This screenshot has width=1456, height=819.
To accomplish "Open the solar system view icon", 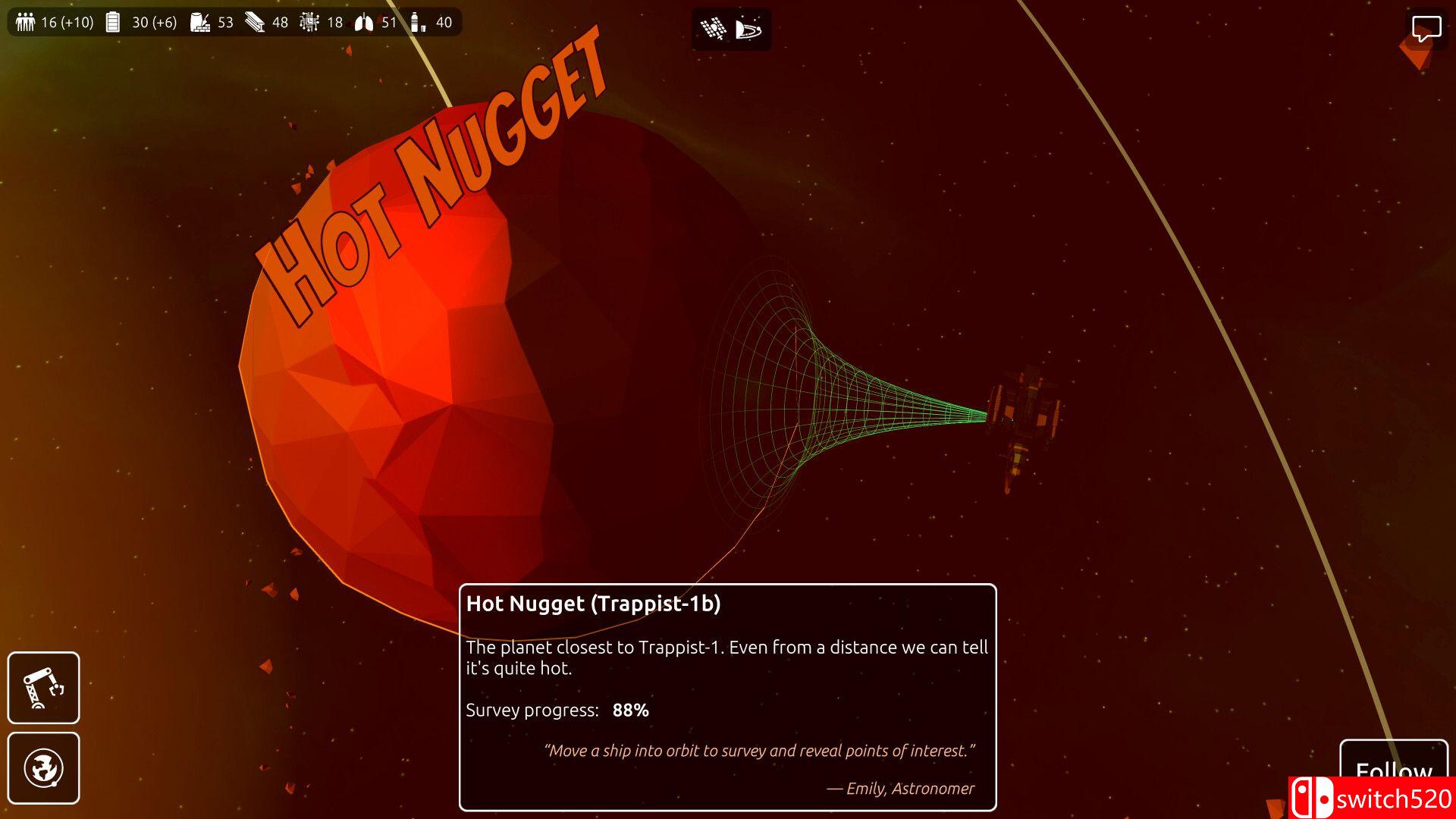I will pos(748,29).
